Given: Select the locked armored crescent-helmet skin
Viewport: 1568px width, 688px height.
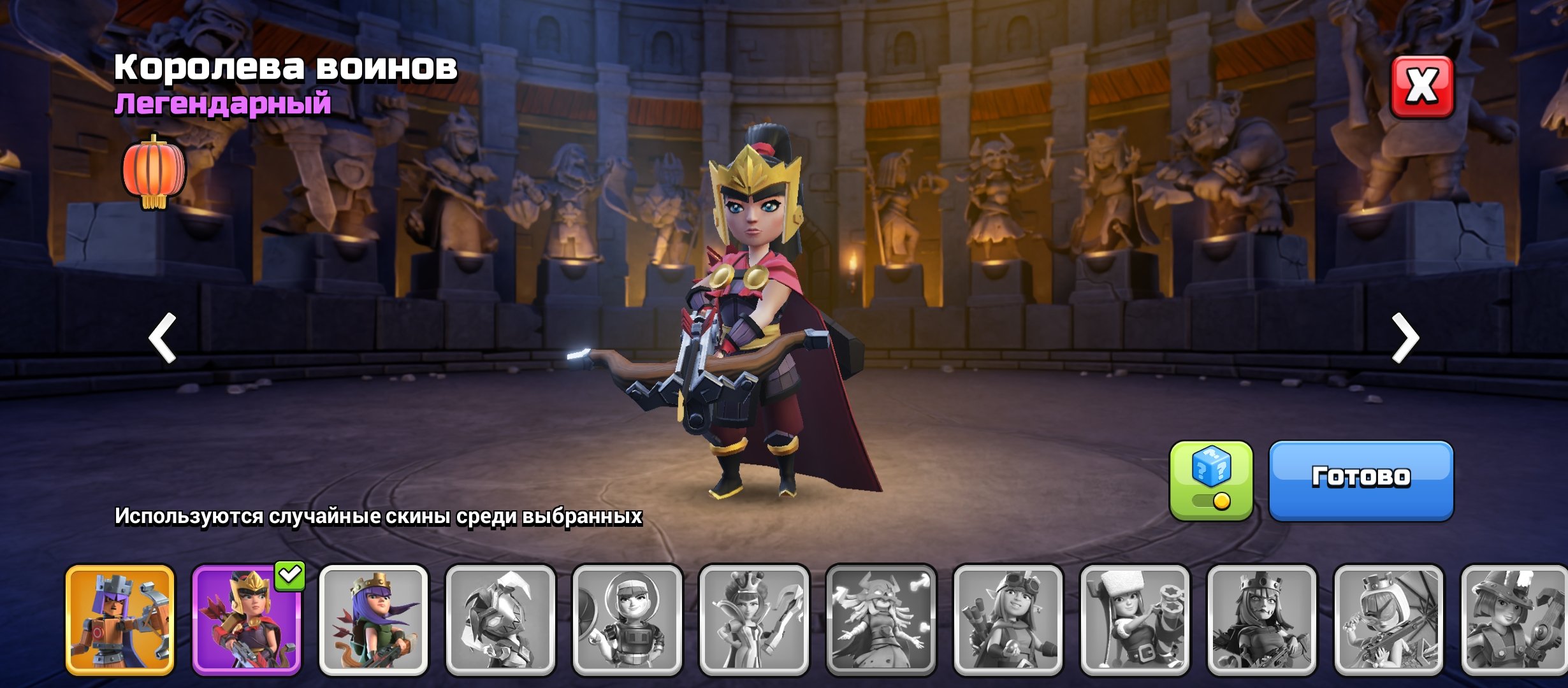Looking at the screenshot, I should 500,619.
